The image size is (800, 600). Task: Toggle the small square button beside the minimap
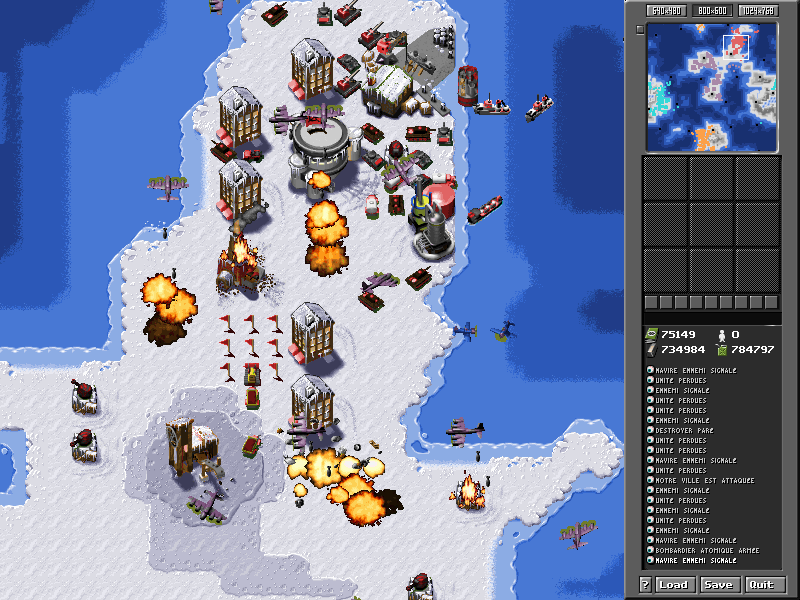click(640, 30)
